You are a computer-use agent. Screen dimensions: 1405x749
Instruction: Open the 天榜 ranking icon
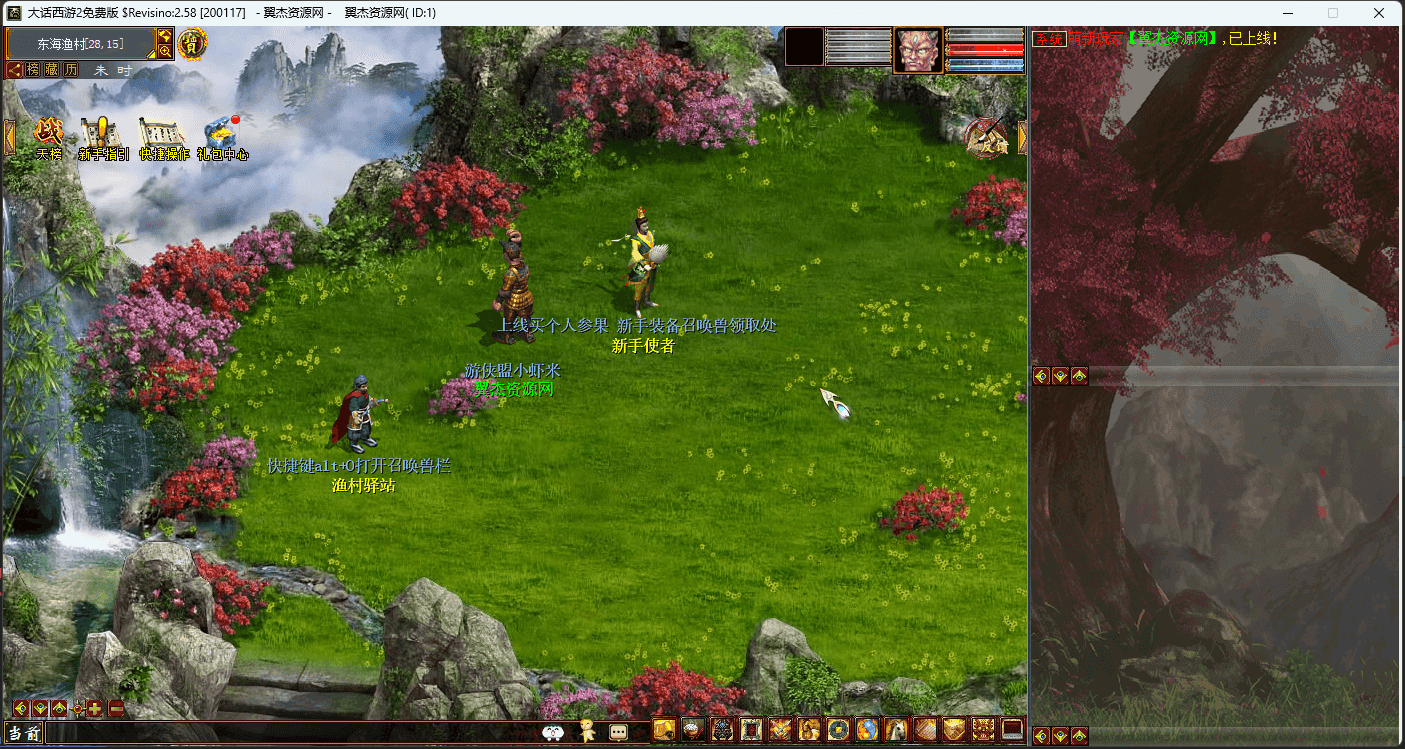49,135
